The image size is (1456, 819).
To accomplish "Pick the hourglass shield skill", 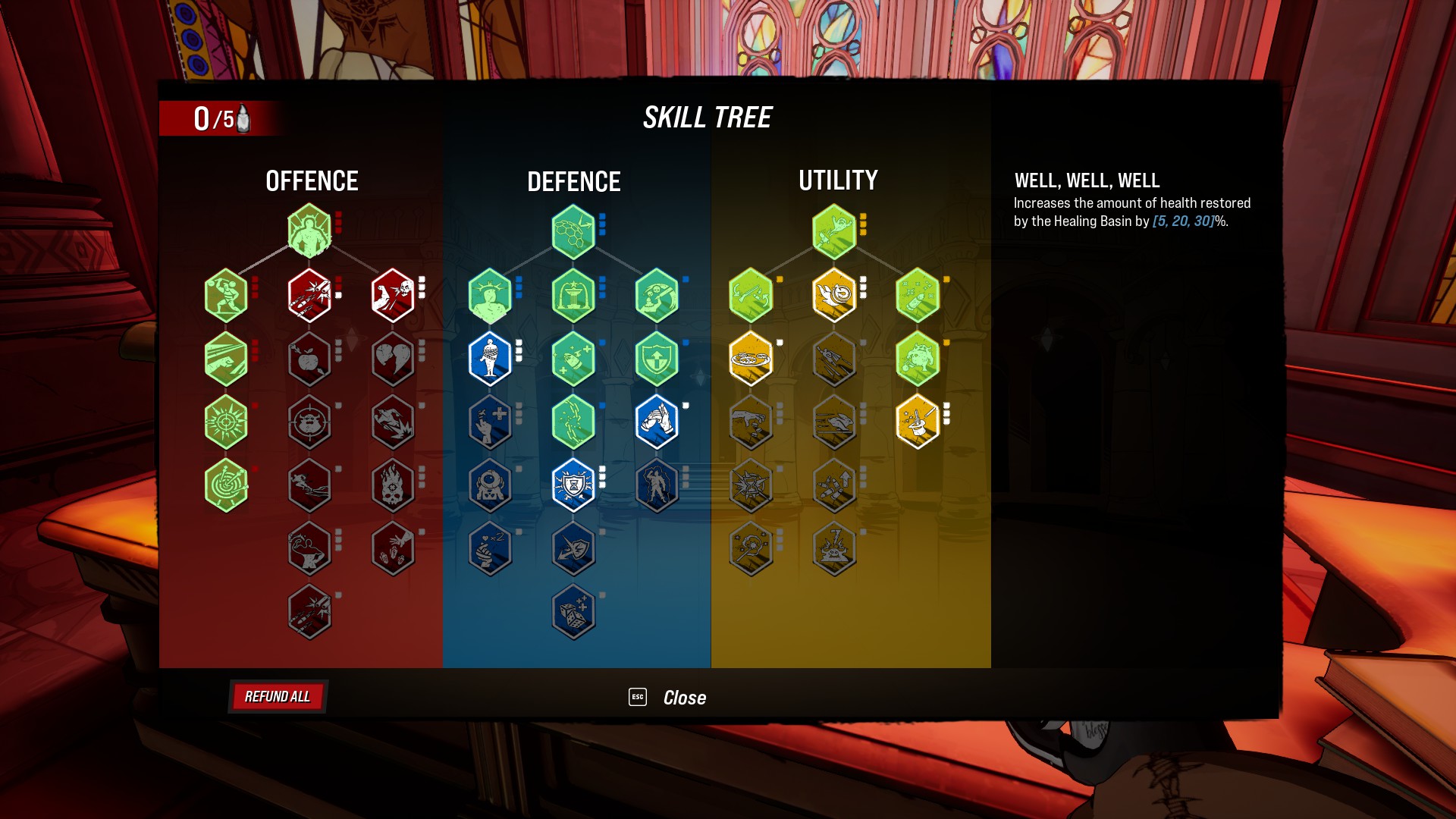I will (573, 485).
